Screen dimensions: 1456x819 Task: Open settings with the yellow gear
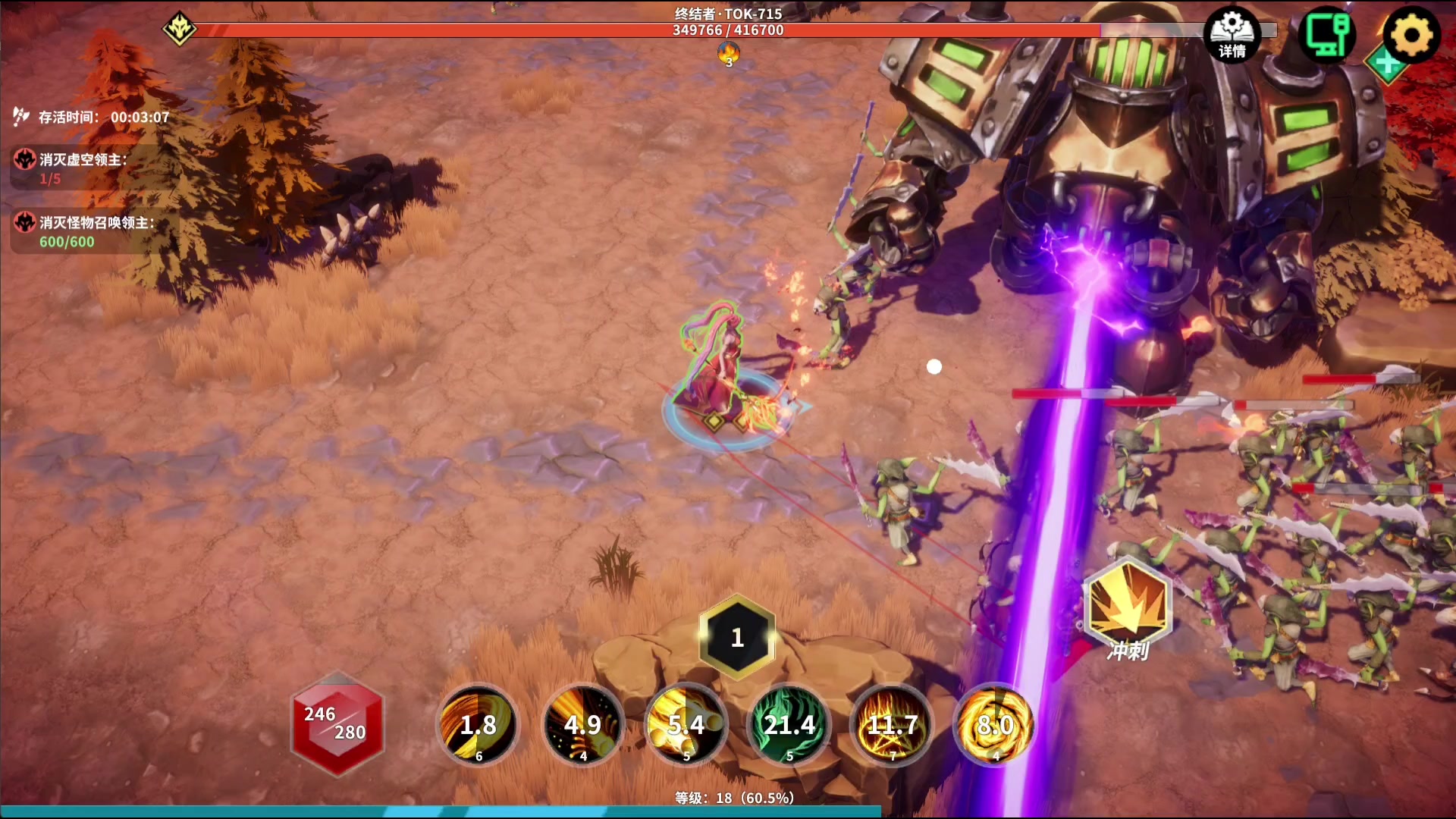[1410, 35]
